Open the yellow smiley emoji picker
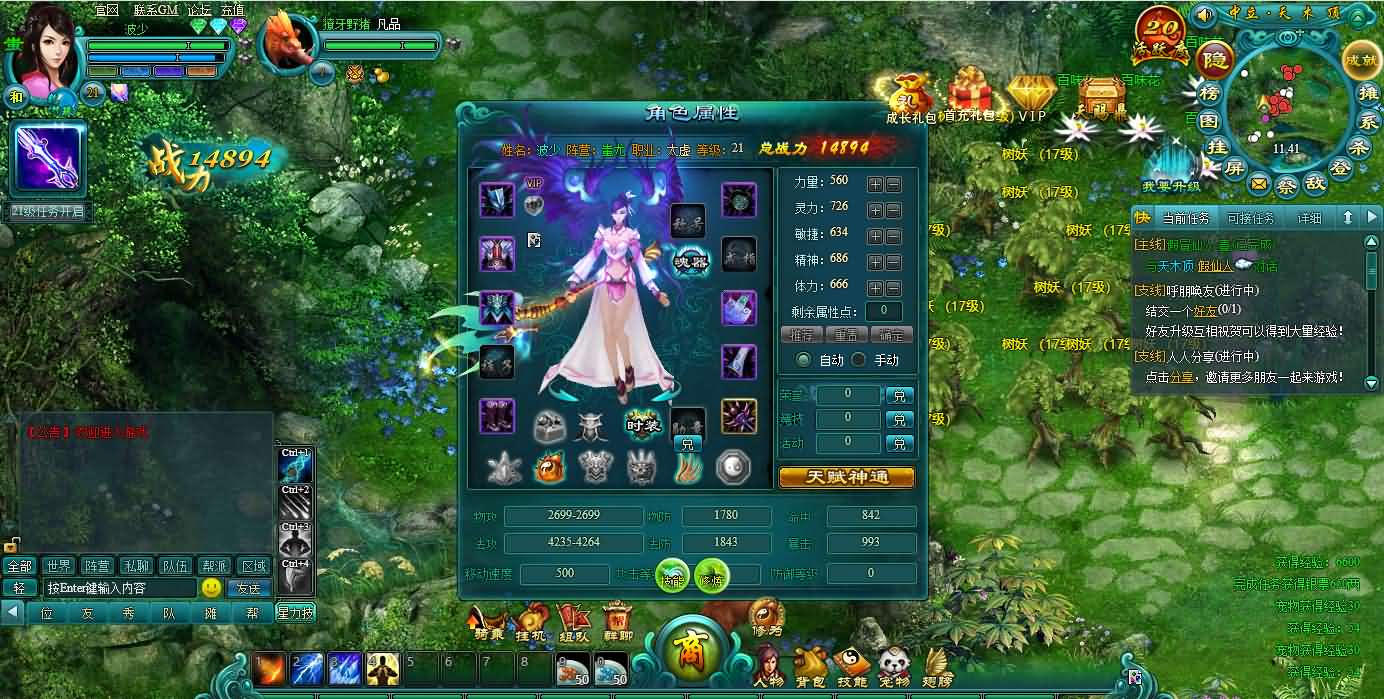The image size is (1384, 699). [x=211, y=588]
